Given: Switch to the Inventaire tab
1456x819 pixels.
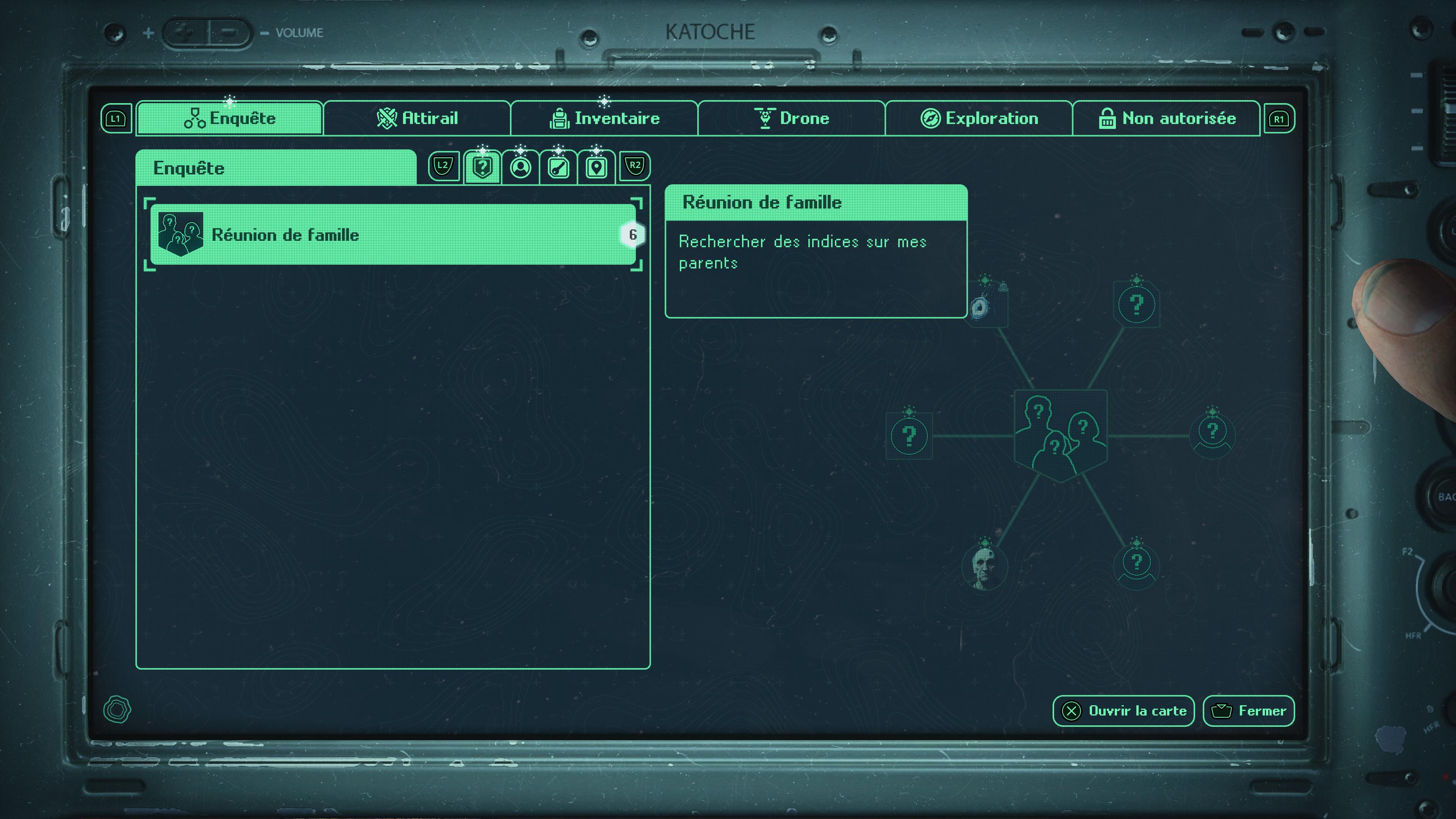Looking at the screenshot, I should (x=604, y=119).
